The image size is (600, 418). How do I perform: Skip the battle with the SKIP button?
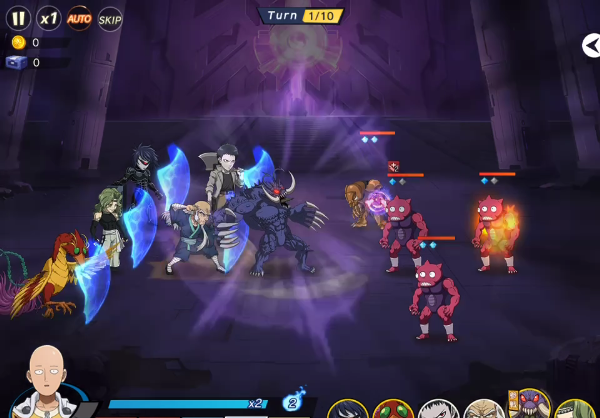tap(110, 18)
